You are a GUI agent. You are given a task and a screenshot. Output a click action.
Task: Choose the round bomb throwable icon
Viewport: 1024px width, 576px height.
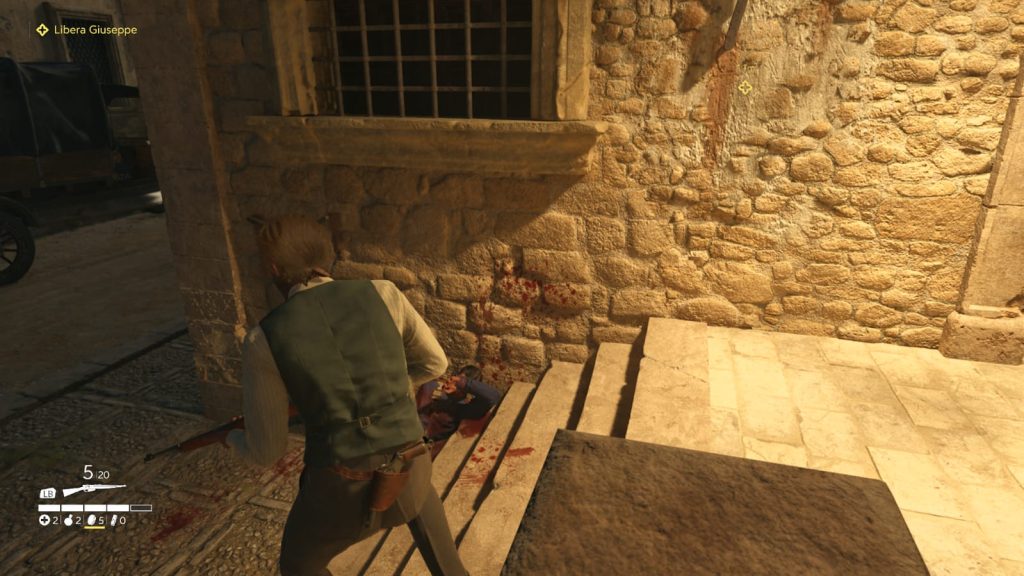(68, 520)
